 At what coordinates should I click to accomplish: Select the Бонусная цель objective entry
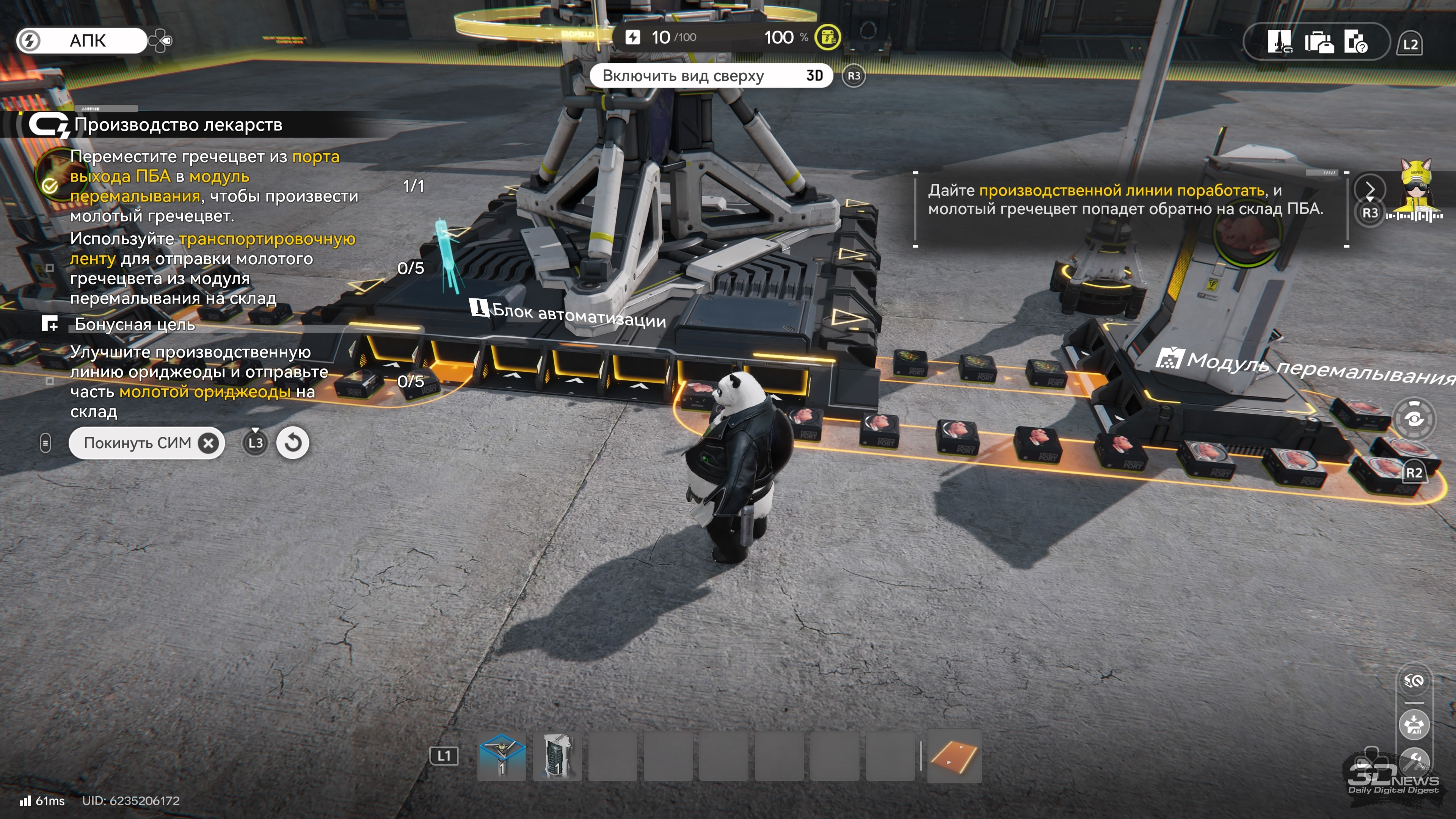tap(135, 325)
